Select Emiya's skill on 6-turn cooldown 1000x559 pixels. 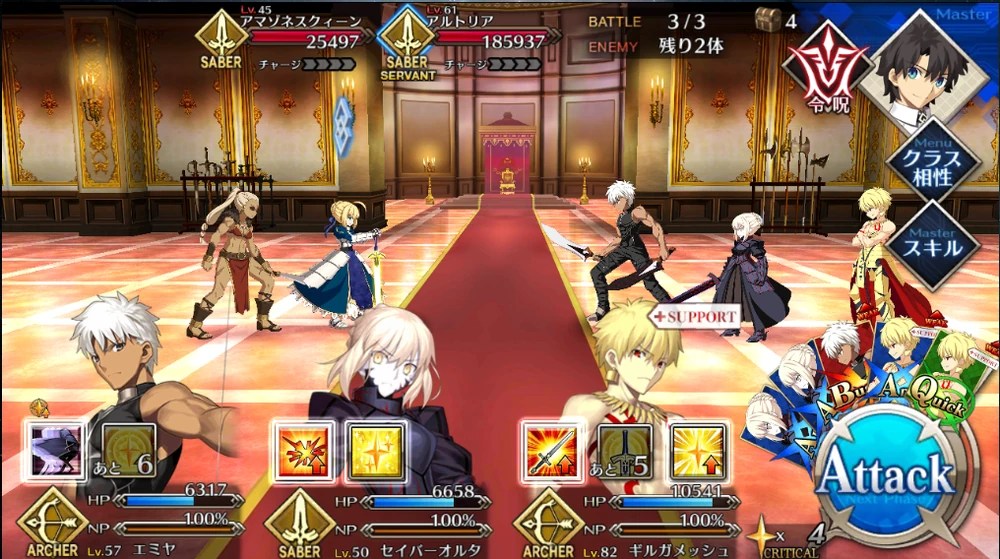(x=128, y=451)
